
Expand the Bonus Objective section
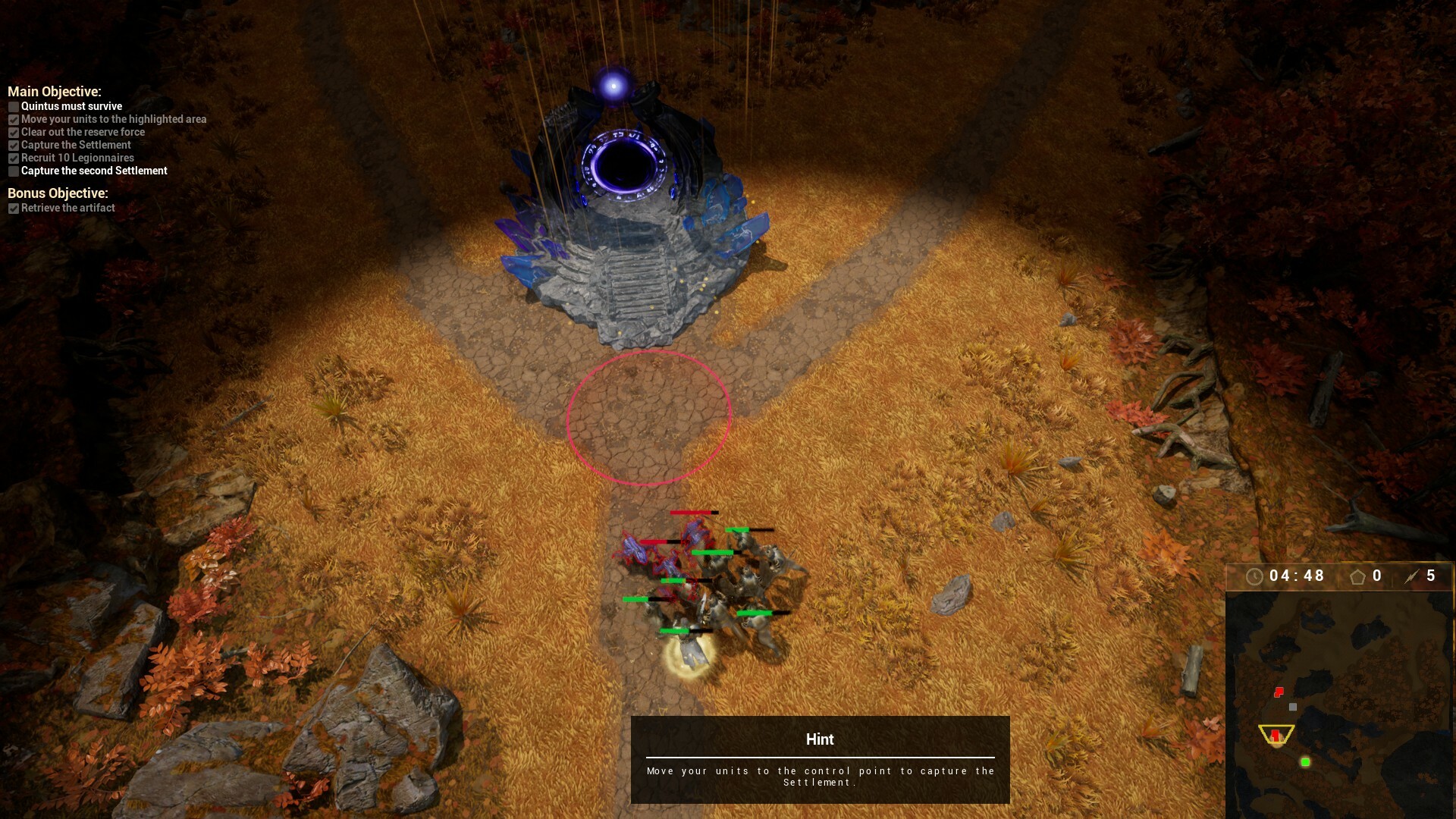57,194
